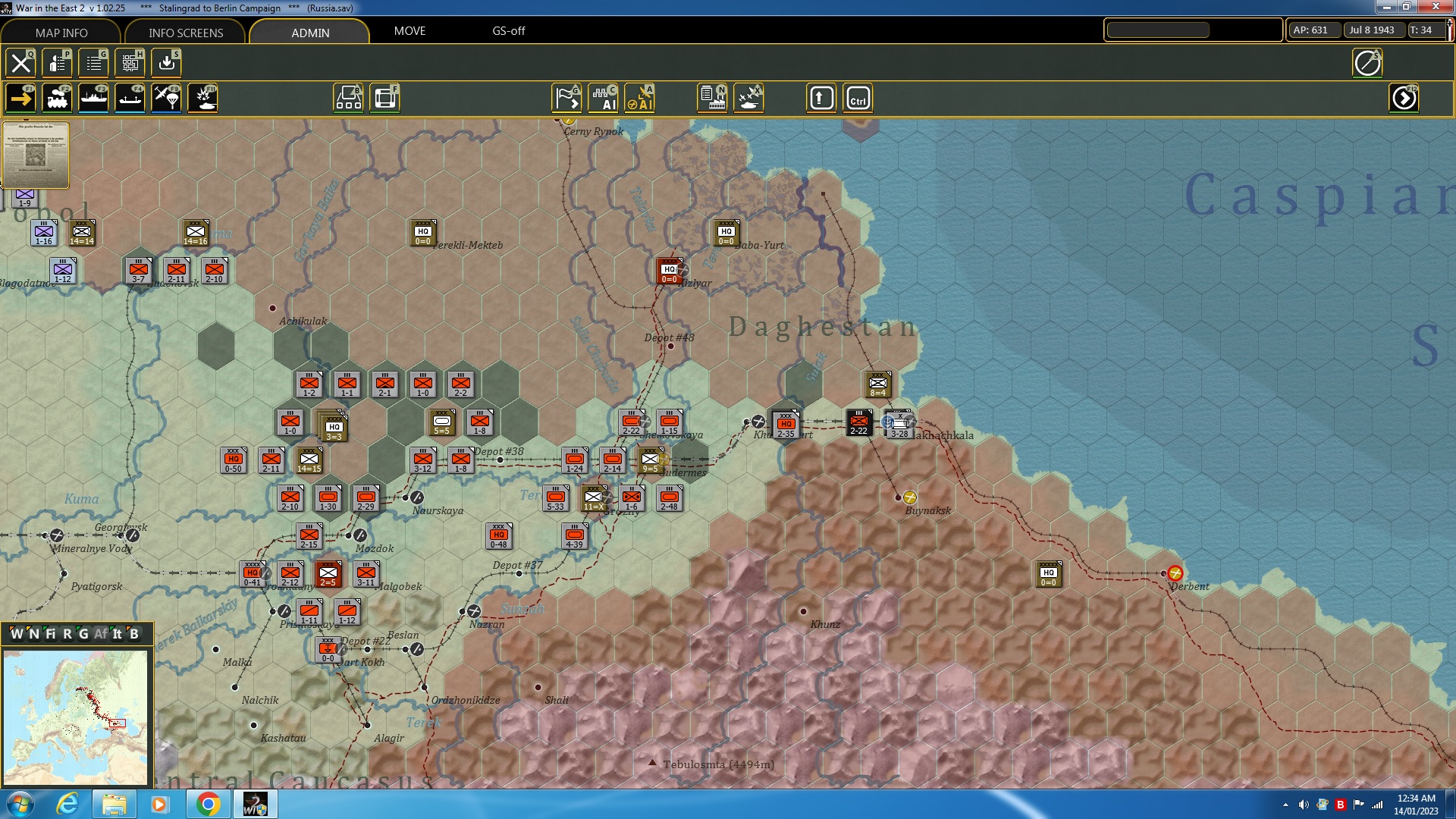This screenshot has width=1456, height=819.
Task: Open the Commander's Report icon
Action: 57,63
